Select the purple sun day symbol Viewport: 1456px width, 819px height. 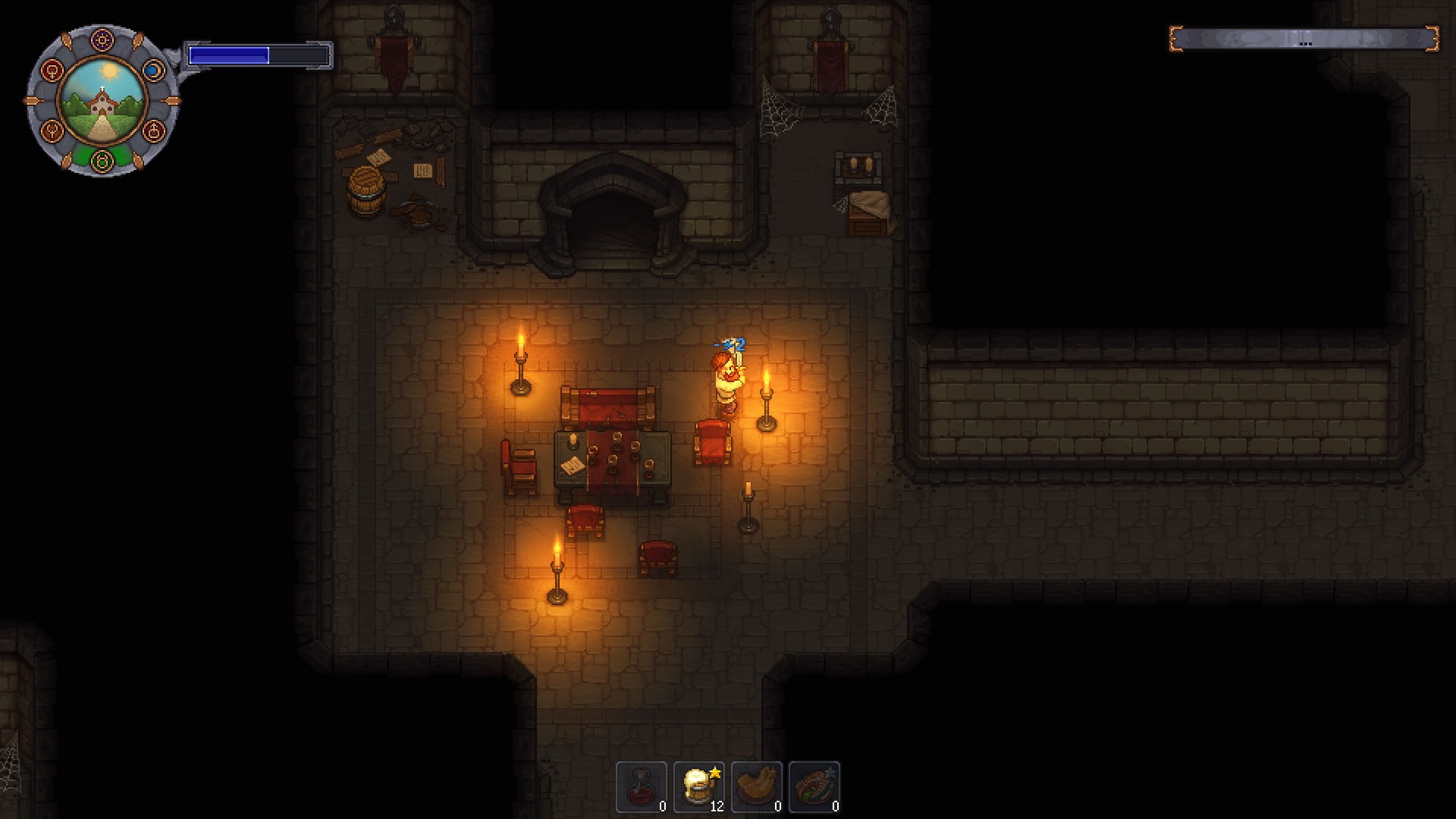pyautogui.click(x=102, y=39)
